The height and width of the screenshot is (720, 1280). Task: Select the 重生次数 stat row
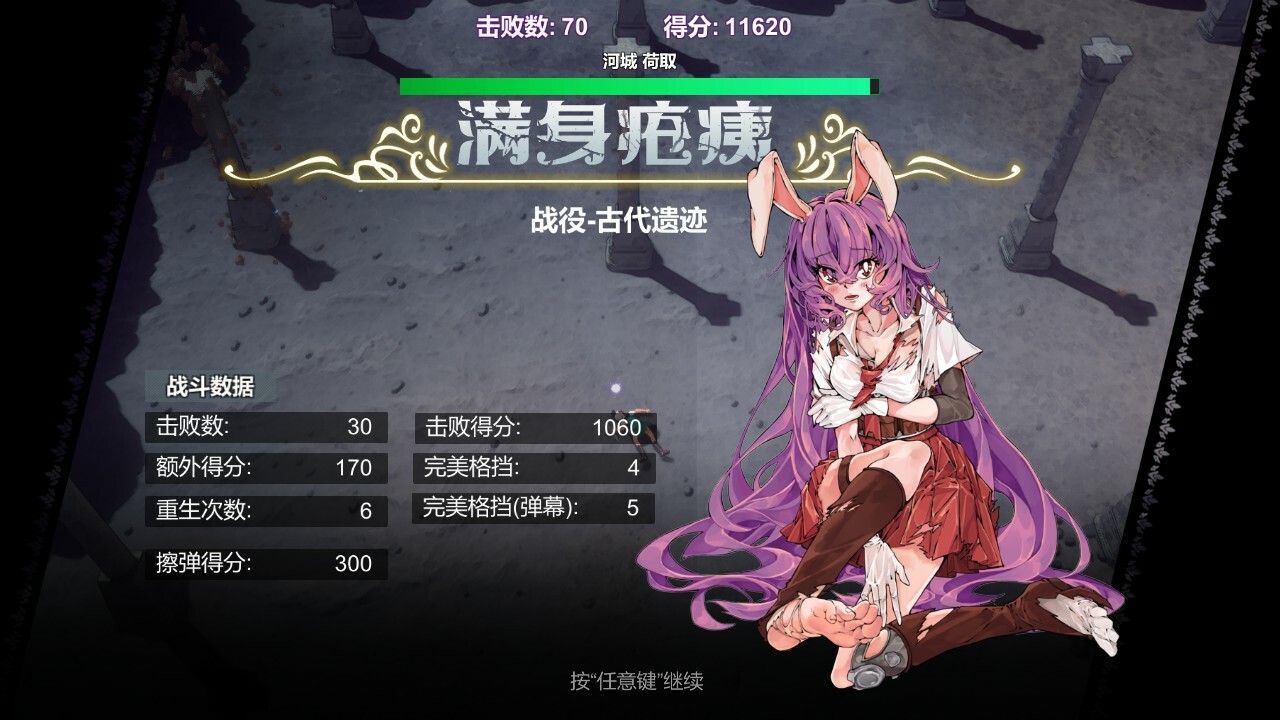coord(265,511)
